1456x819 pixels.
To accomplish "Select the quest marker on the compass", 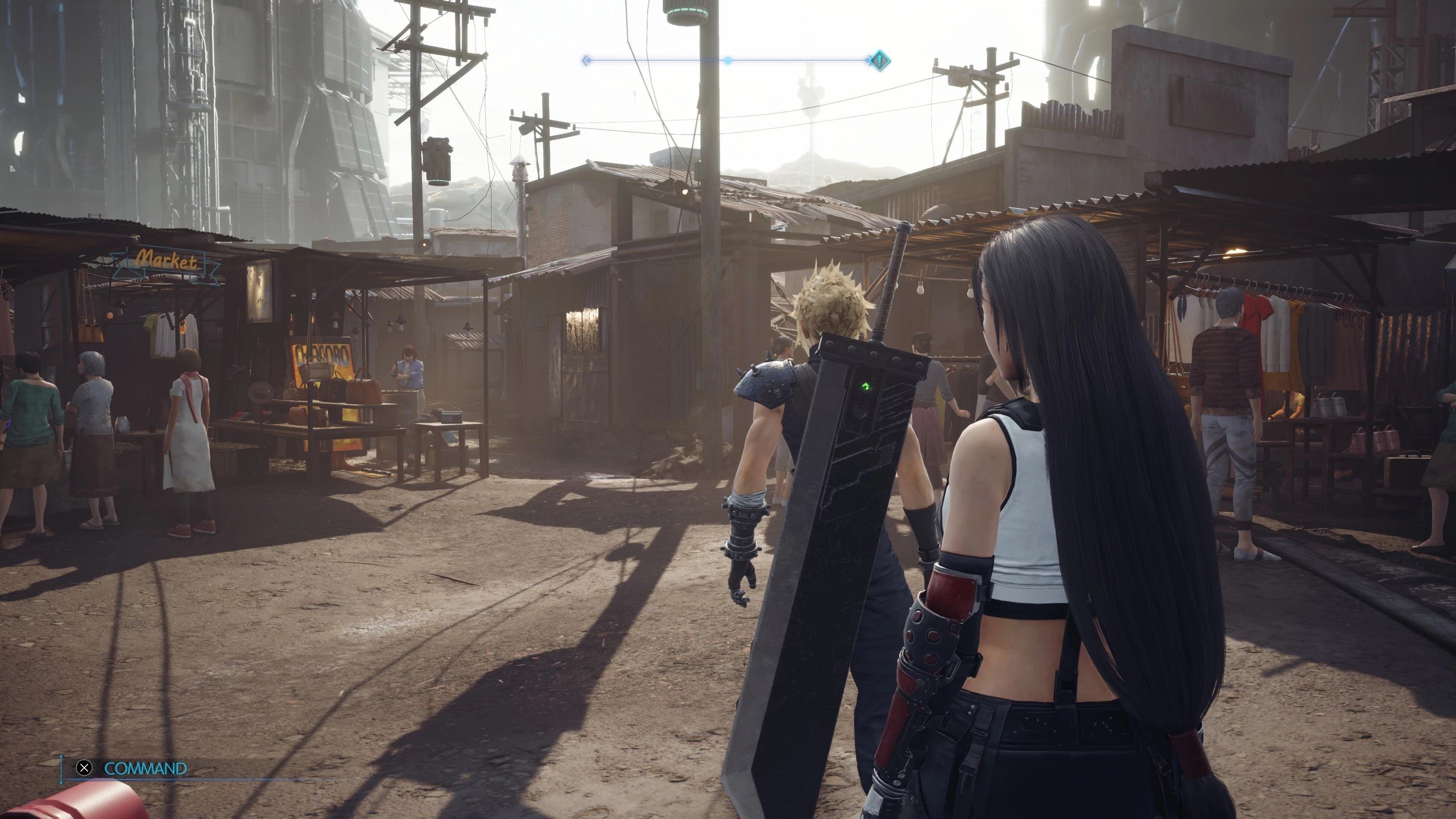I will click(879, 60).
